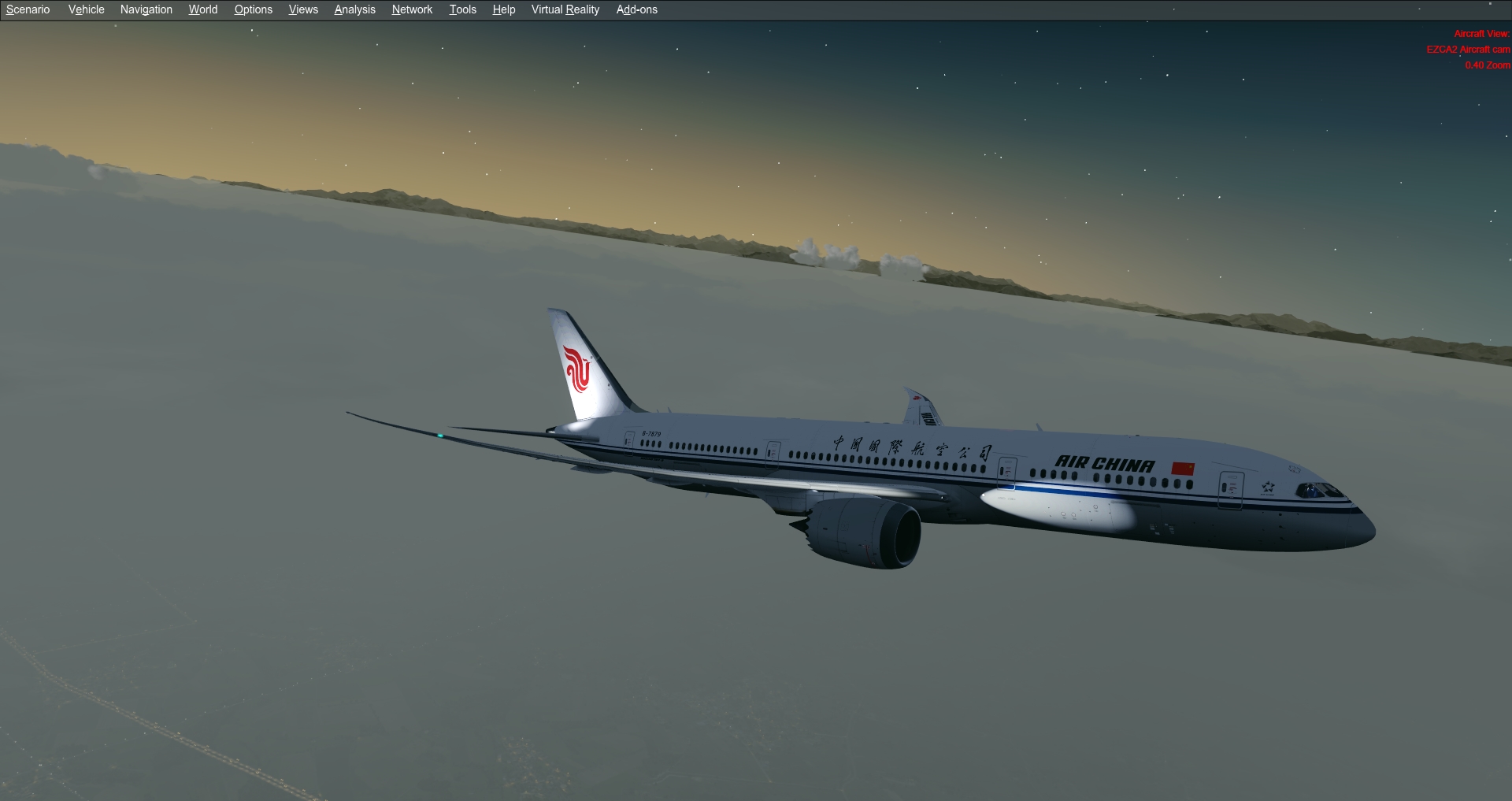
Task: Click the Aircraft View overlay heading
Action: click(x=1481, y=34)
